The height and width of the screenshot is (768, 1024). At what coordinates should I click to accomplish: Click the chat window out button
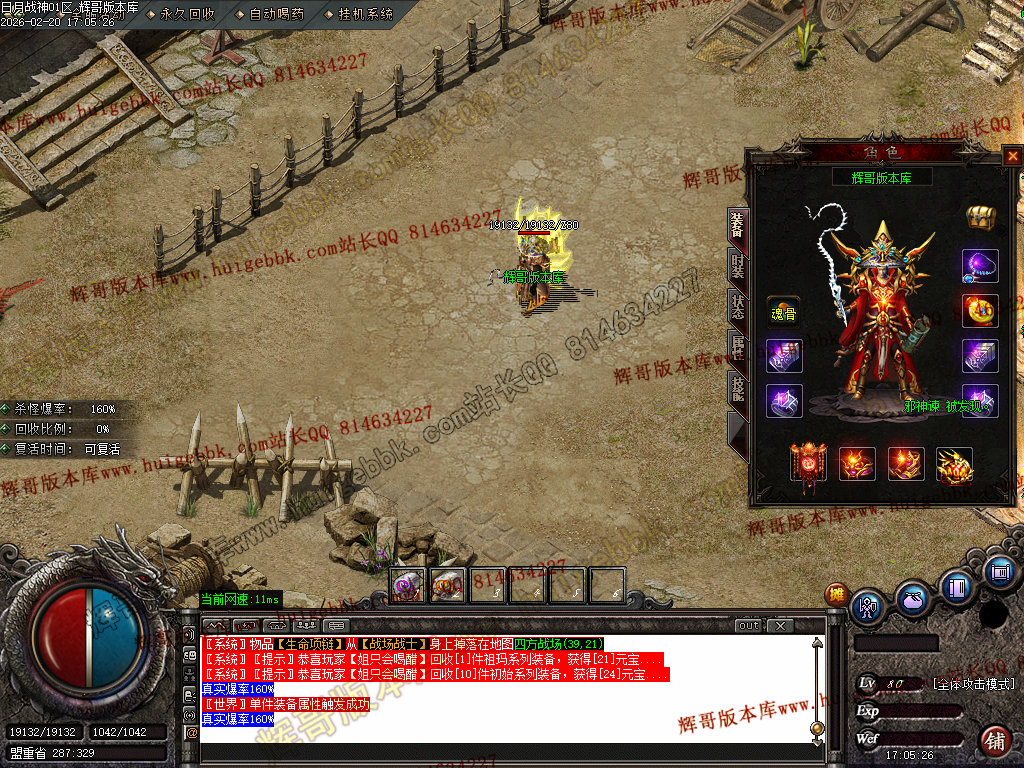749,626
